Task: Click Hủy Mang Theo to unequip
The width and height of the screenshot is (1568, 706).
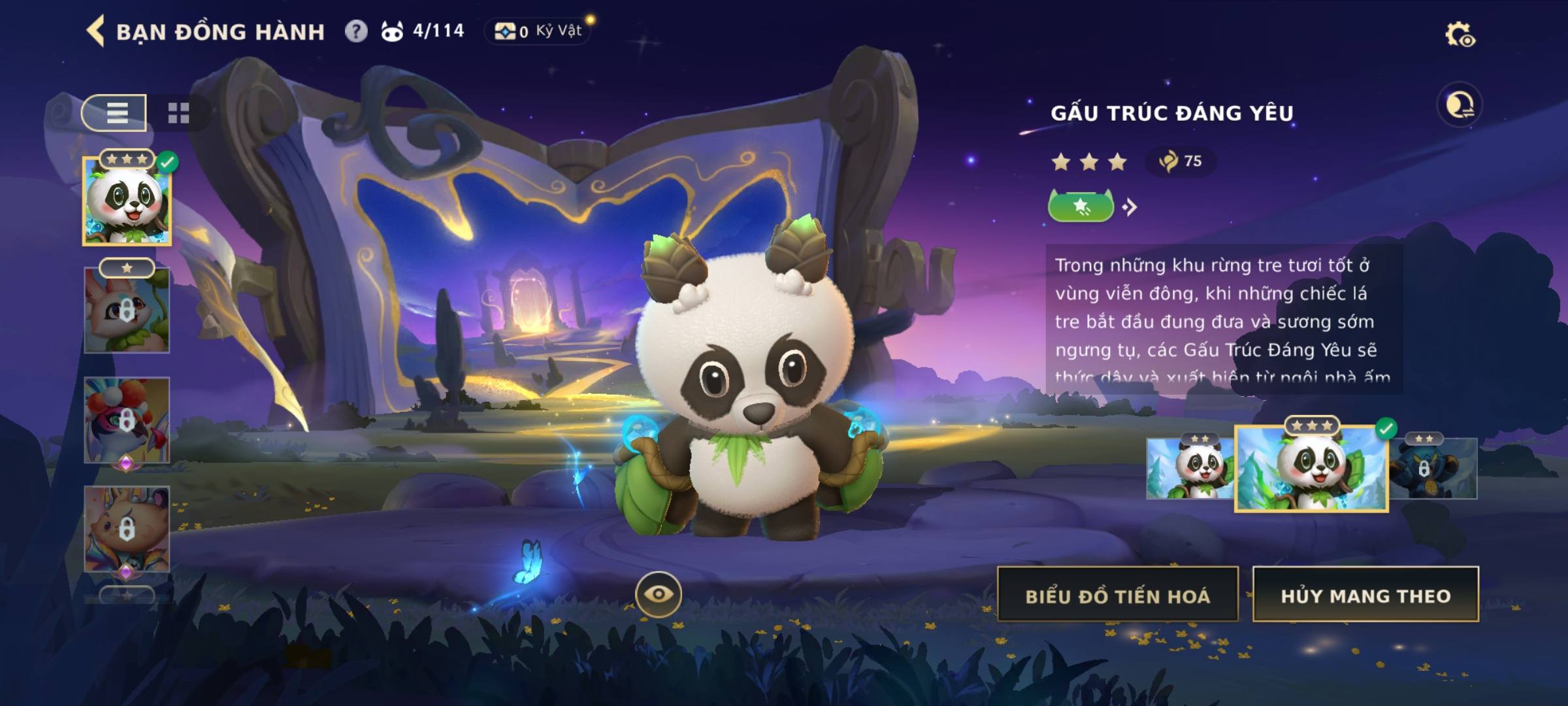Action: click(1365, 595)
